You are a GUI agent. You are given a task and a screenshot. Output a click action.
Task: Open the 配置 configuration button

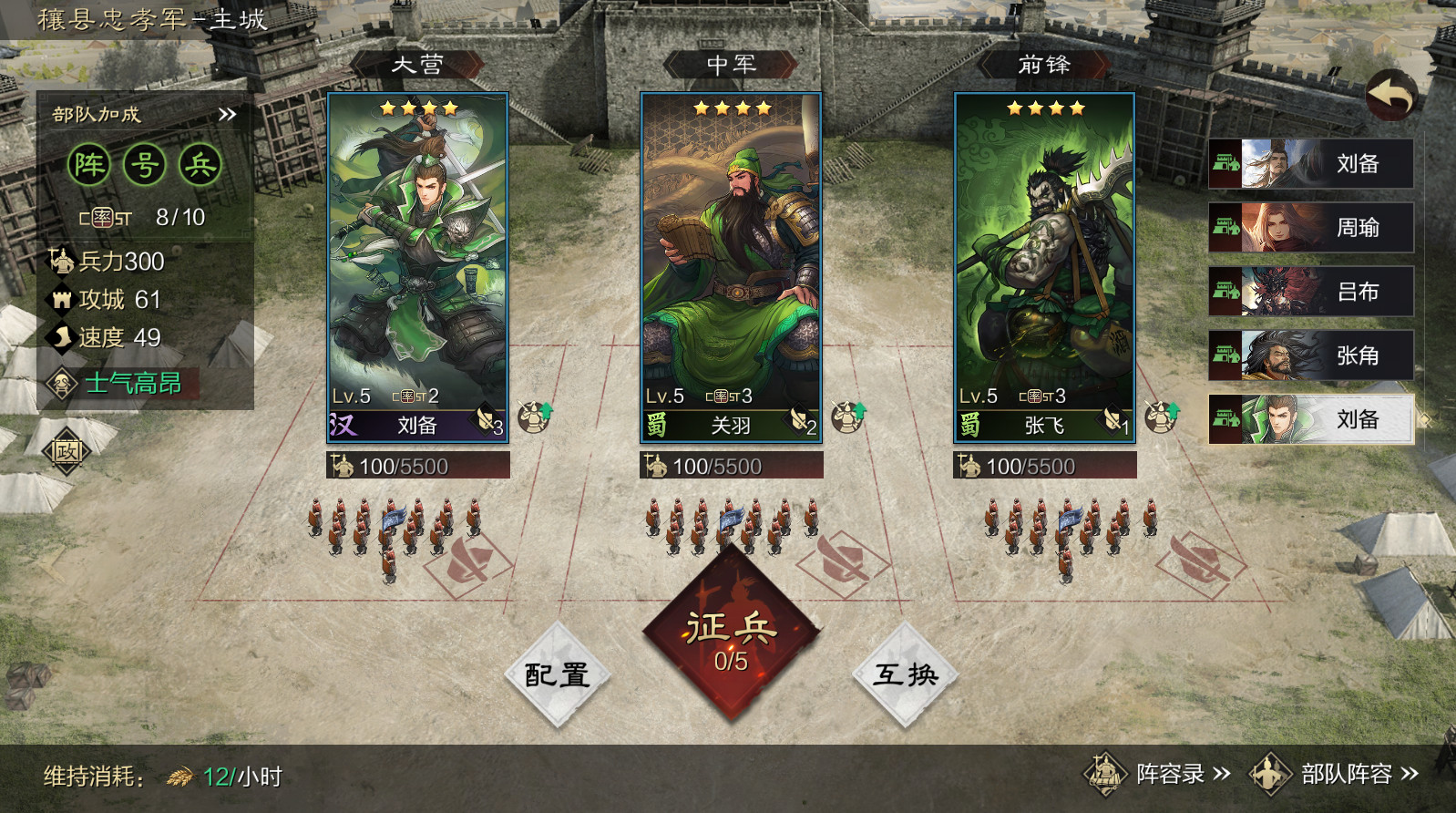pos(557,675)
